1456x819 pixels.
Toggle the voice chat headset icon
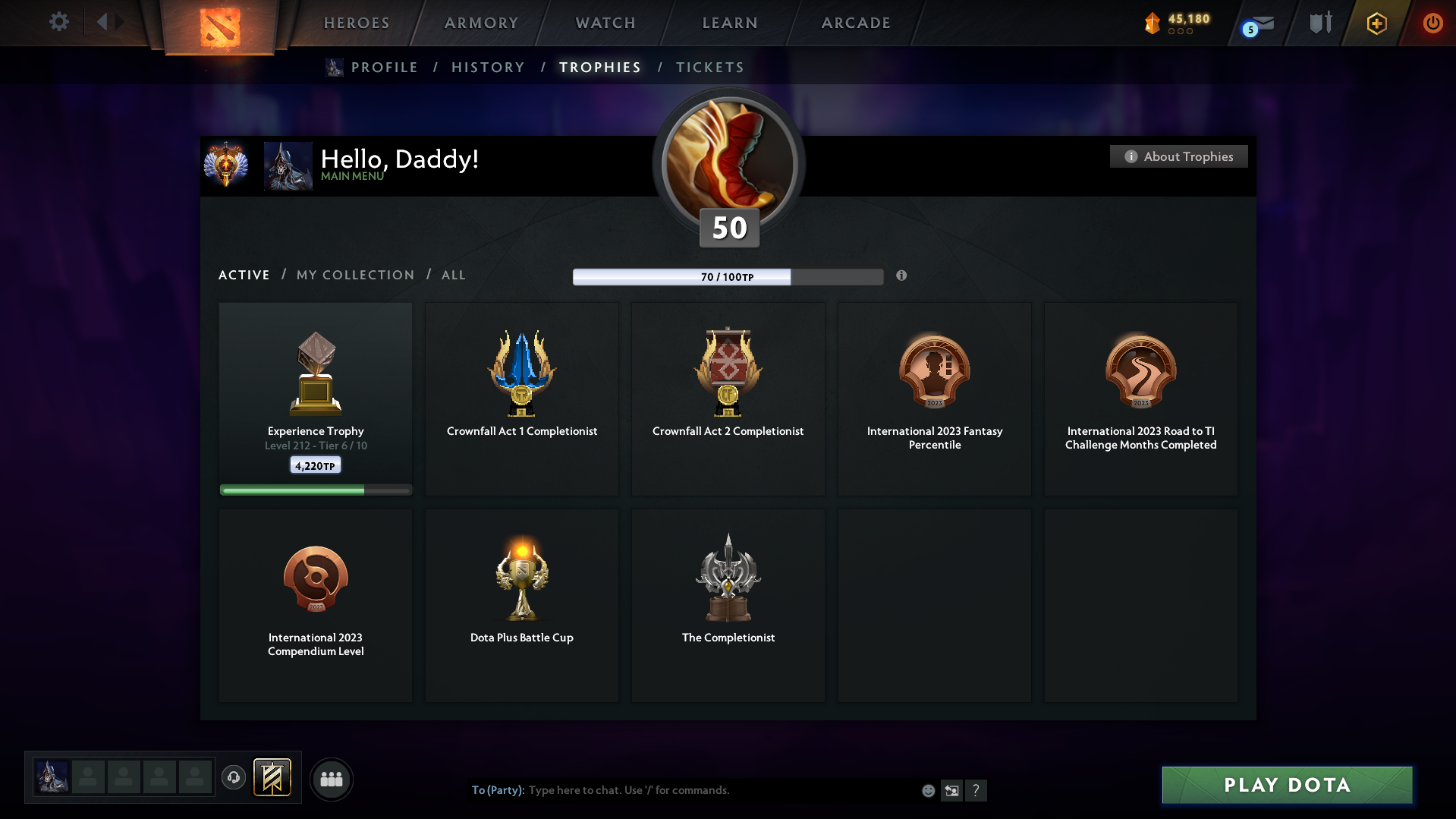click(234, 778)
